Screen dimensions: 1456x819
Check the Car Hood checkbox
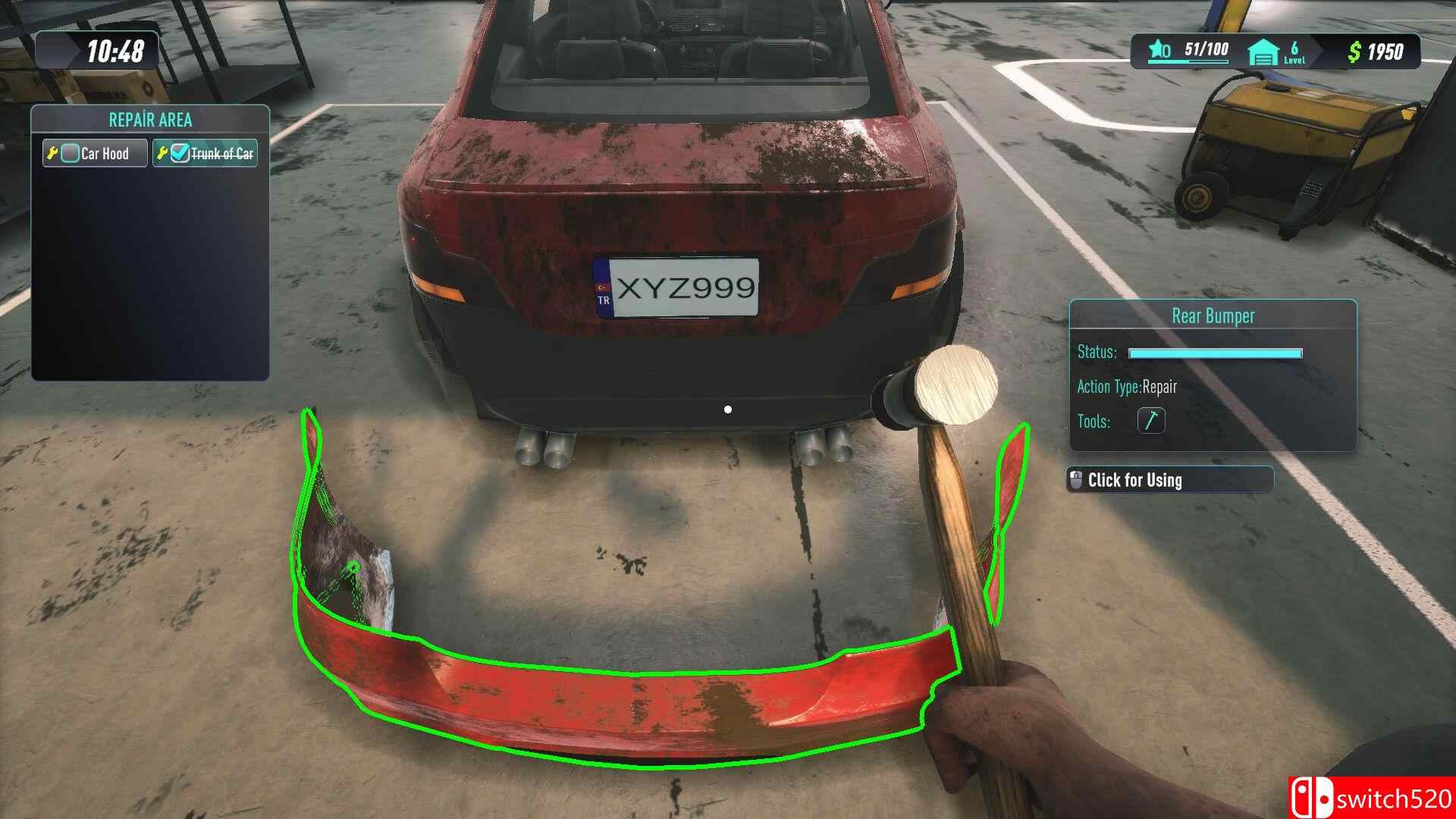click(71, 153)
